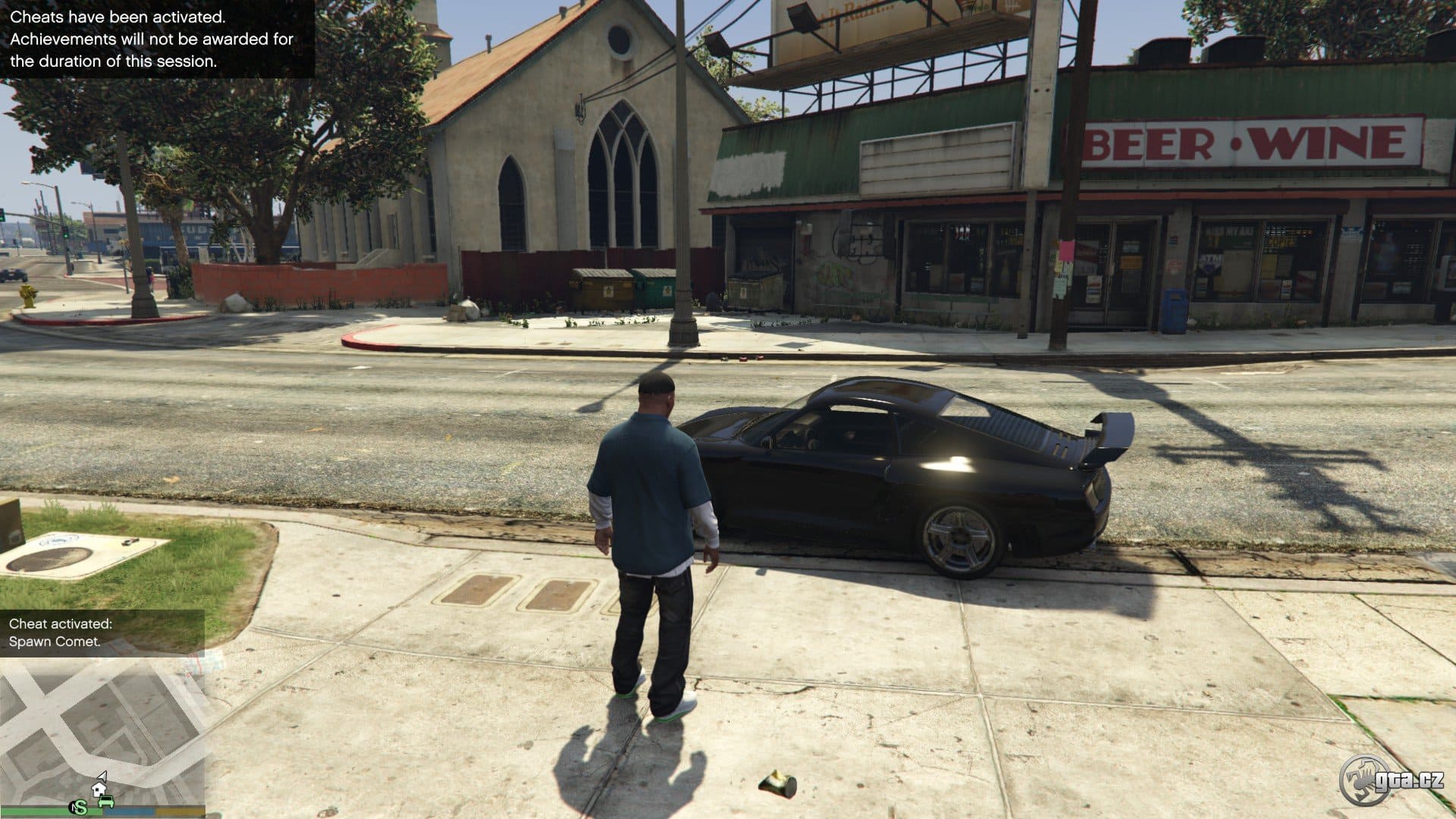This screenshot has width=1456, height=819.
Task: Open the gta.cz watermark logo
Action: [x=1391, y=780]
